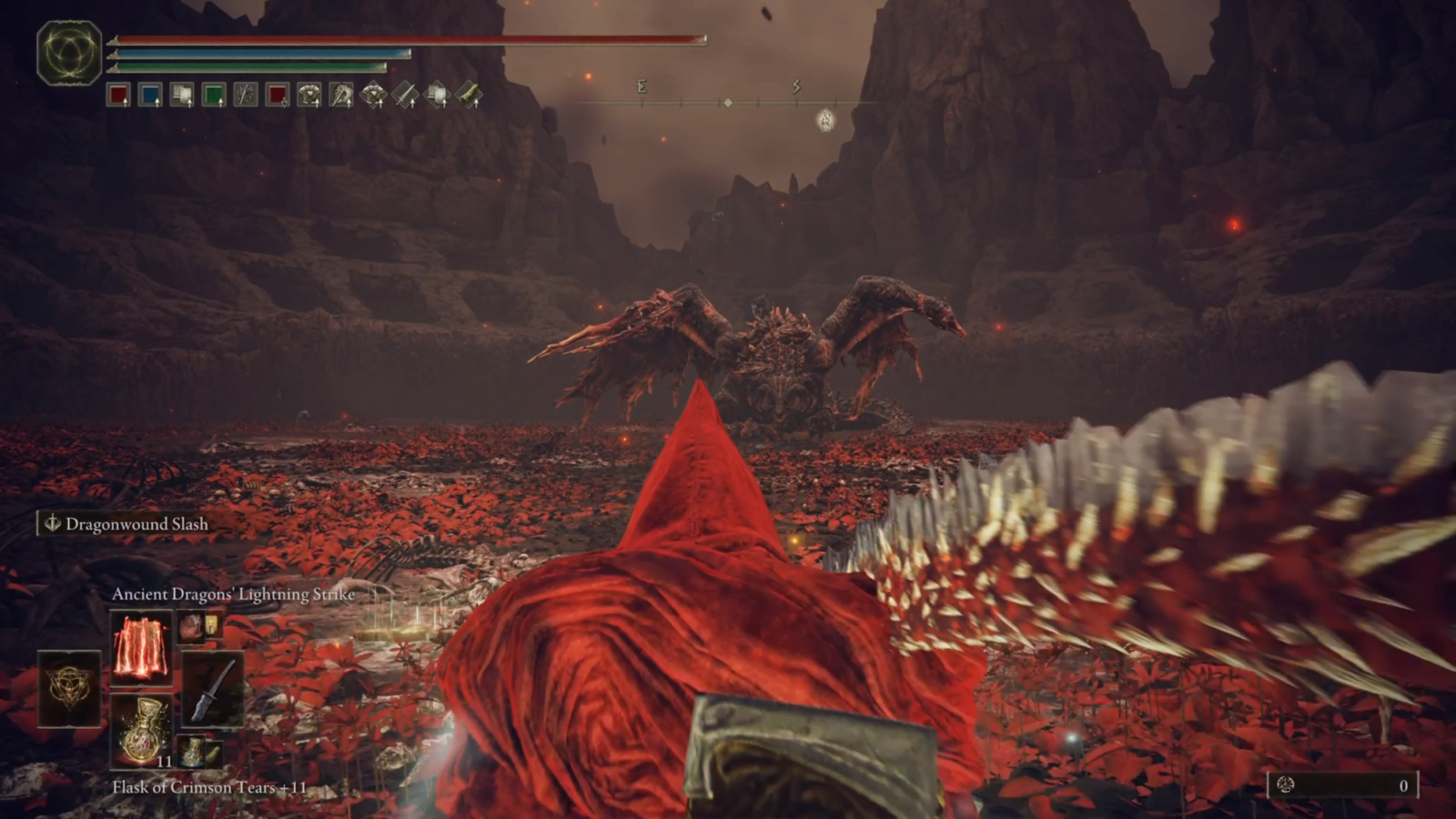The image size is (1456, 819).
Task: Click the Ancient Dragons' Lightning Strike text label
Action: coord(232,594)
